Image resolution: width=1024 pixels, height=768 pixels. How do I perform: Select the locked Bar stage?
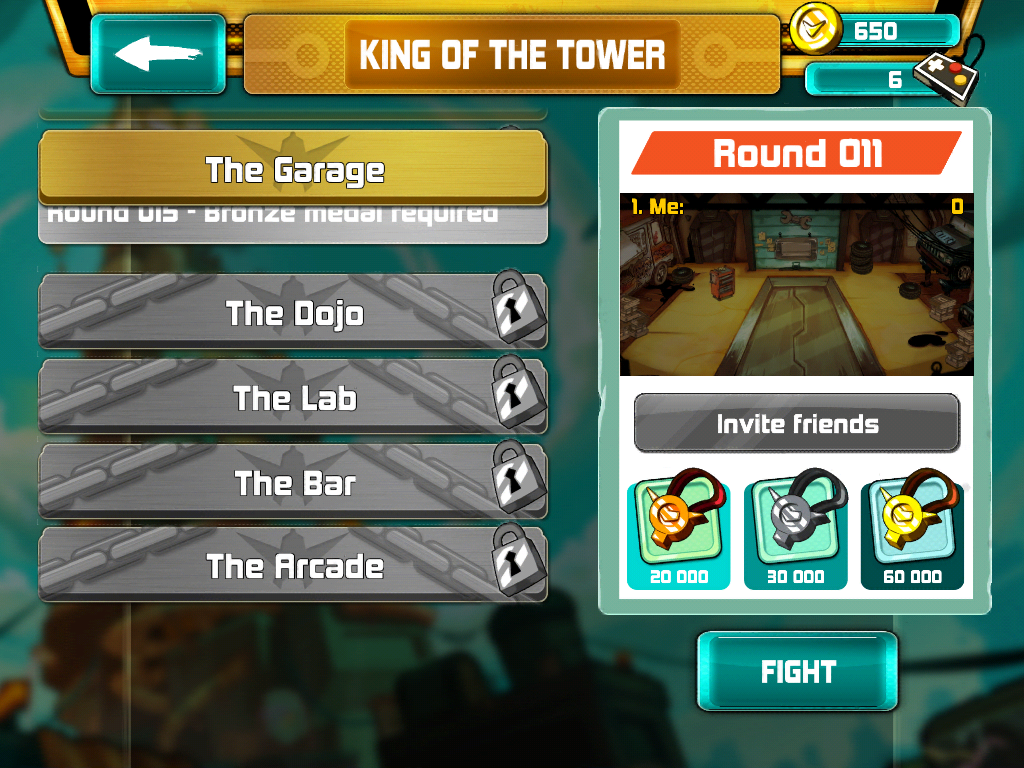[293, 483]
